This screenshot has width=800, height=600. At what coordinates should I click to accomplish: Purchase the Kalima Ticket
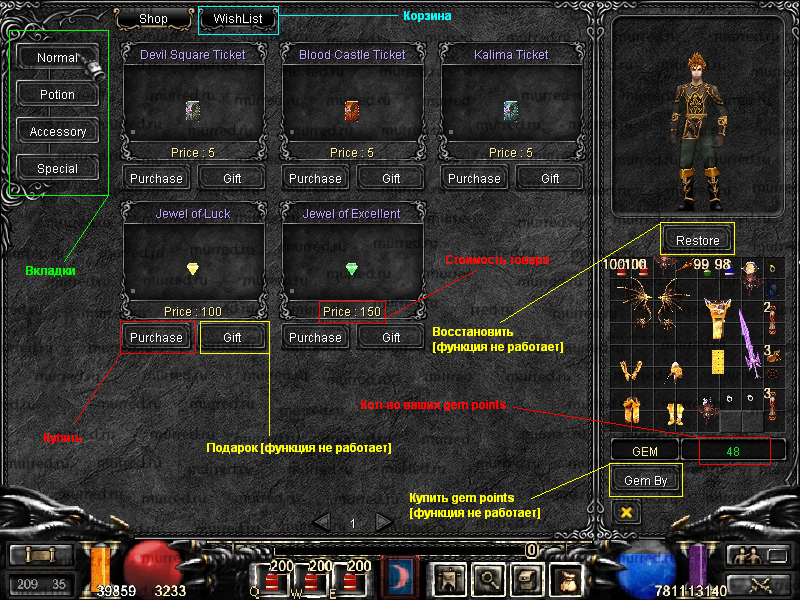[474, 178]
